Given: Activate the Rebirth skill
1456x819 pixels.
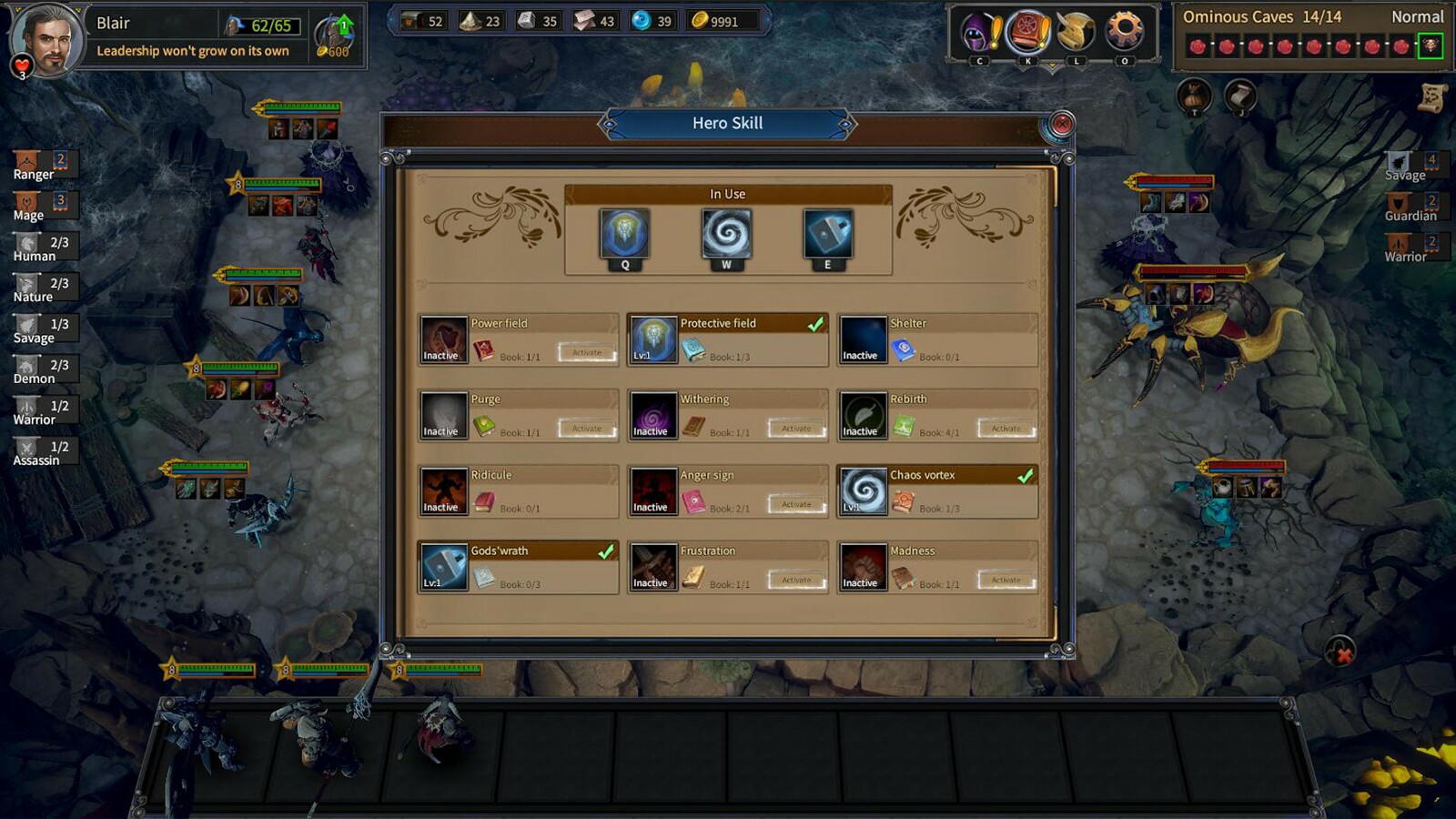Looking at the screenshot, I should [x=1005, y=428].
